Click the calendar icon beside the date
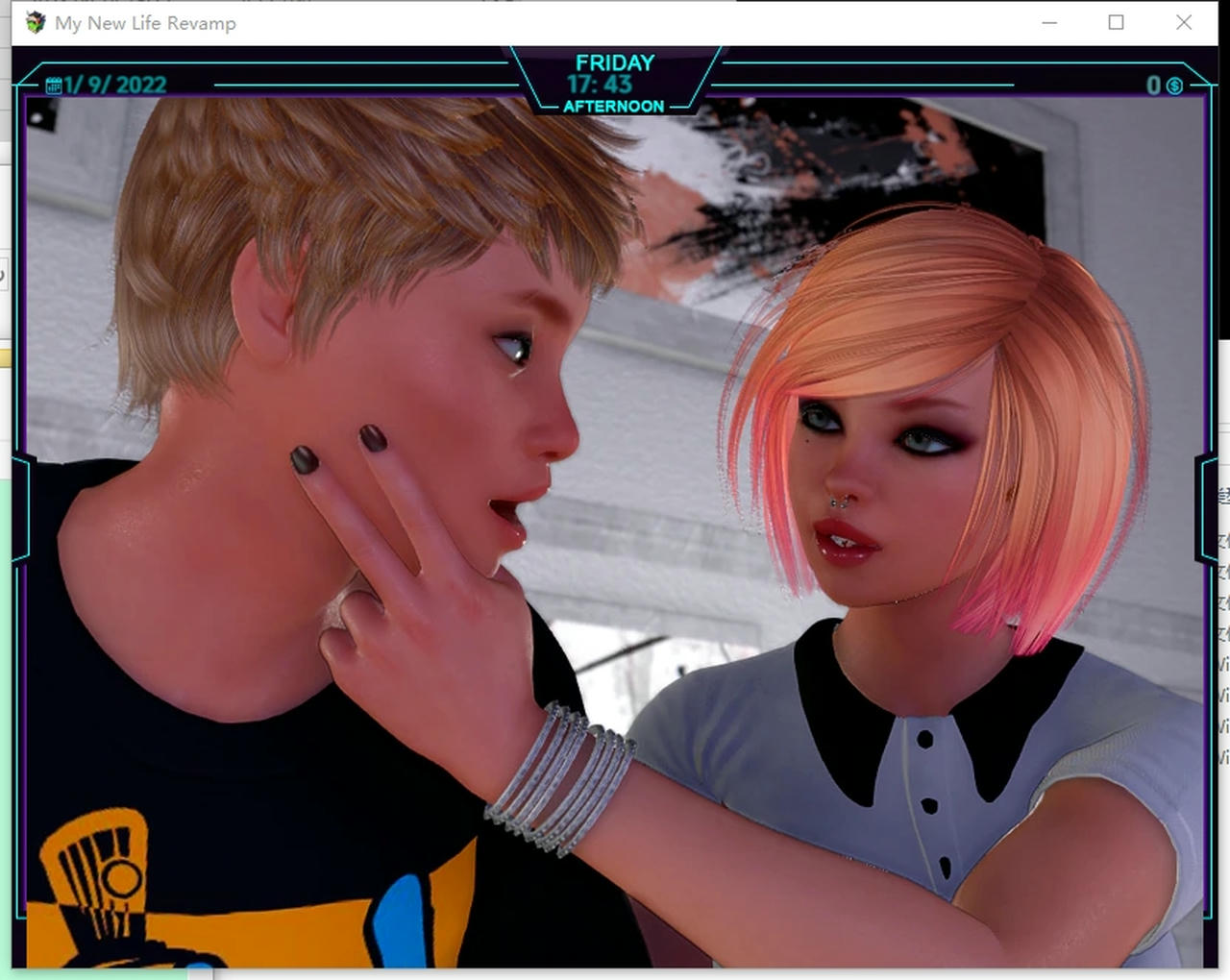The image size is (1230, 980). coord(53,85)
